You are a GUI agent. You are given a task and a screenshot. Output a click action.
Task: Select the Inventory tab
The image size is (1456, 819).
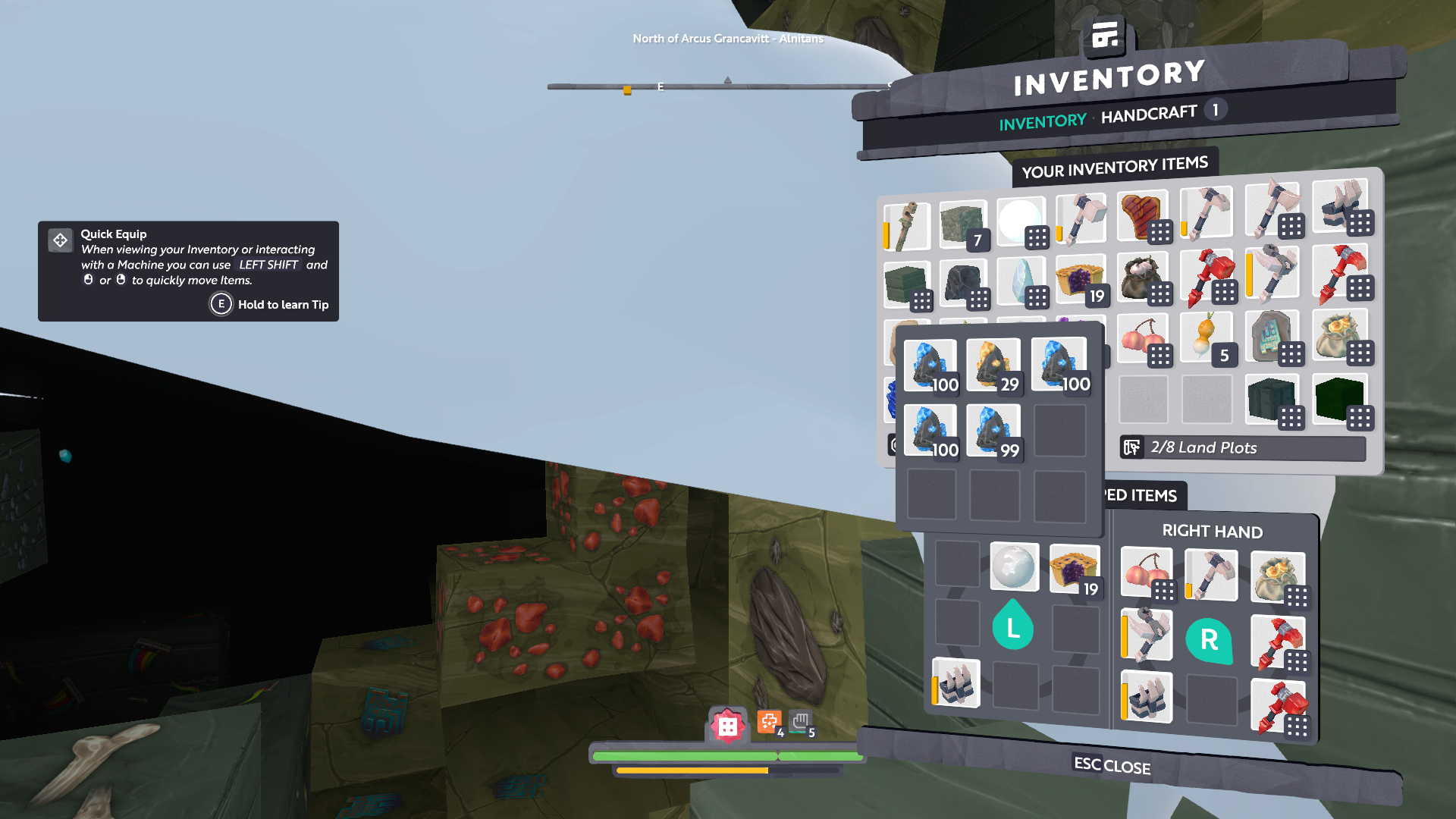pyautogui.click(x=1042, y=123)
